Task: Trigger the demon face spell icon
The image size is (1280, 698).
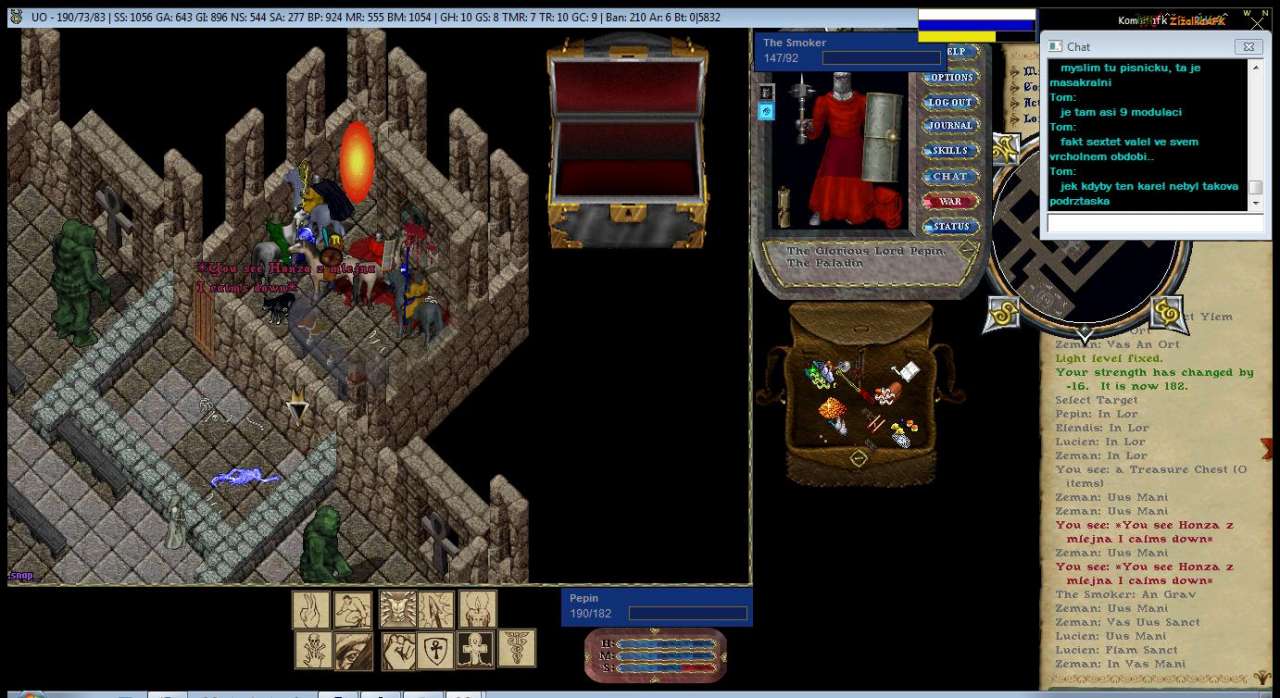Action: [x=398, y=610]
